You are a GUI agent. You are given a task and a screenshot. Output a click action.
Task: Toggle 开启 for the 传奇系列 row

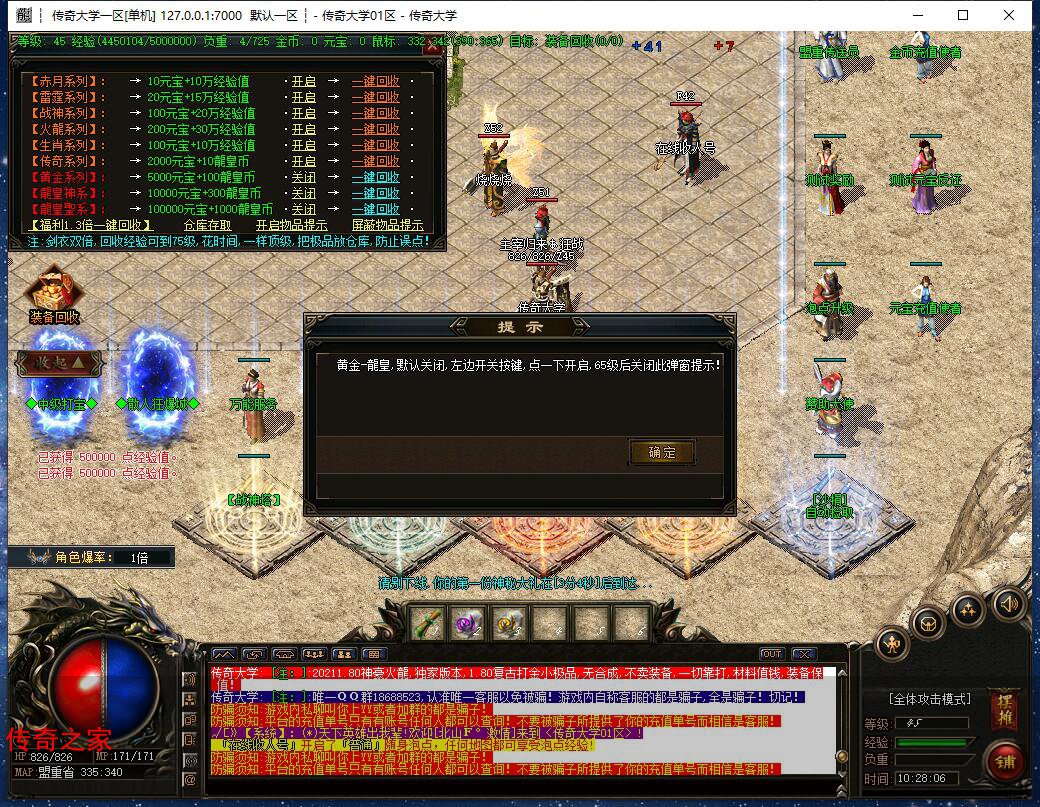303,161
